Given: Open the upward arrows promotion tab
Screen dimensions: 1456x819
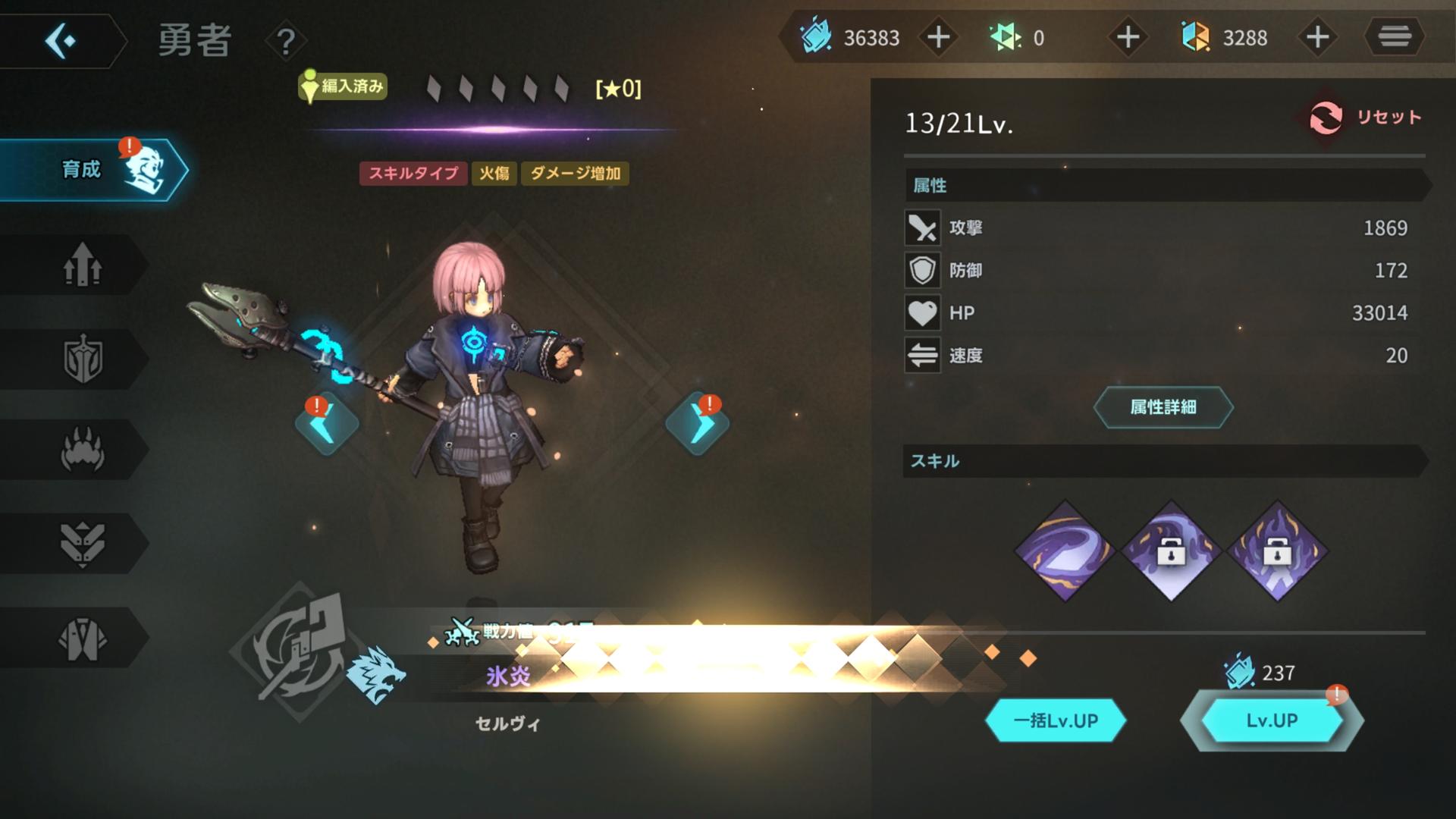Looking at the screenshot, I should click(82, 265).
